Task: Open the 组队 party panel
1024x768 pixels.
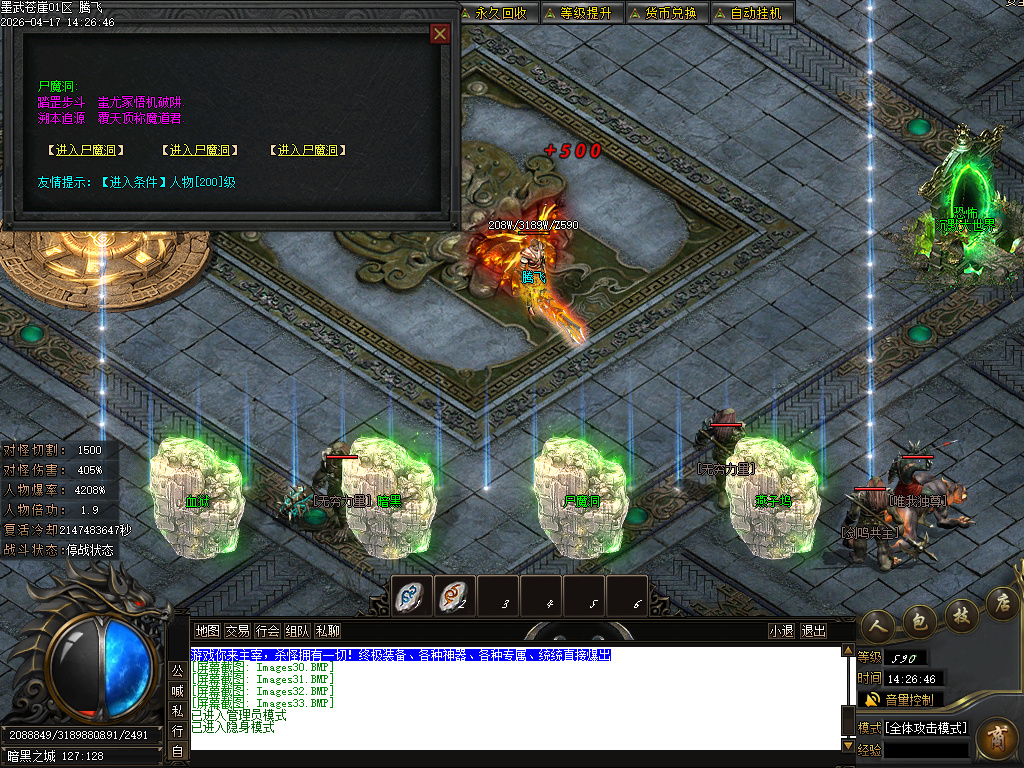Action: (x=297, y=631)
